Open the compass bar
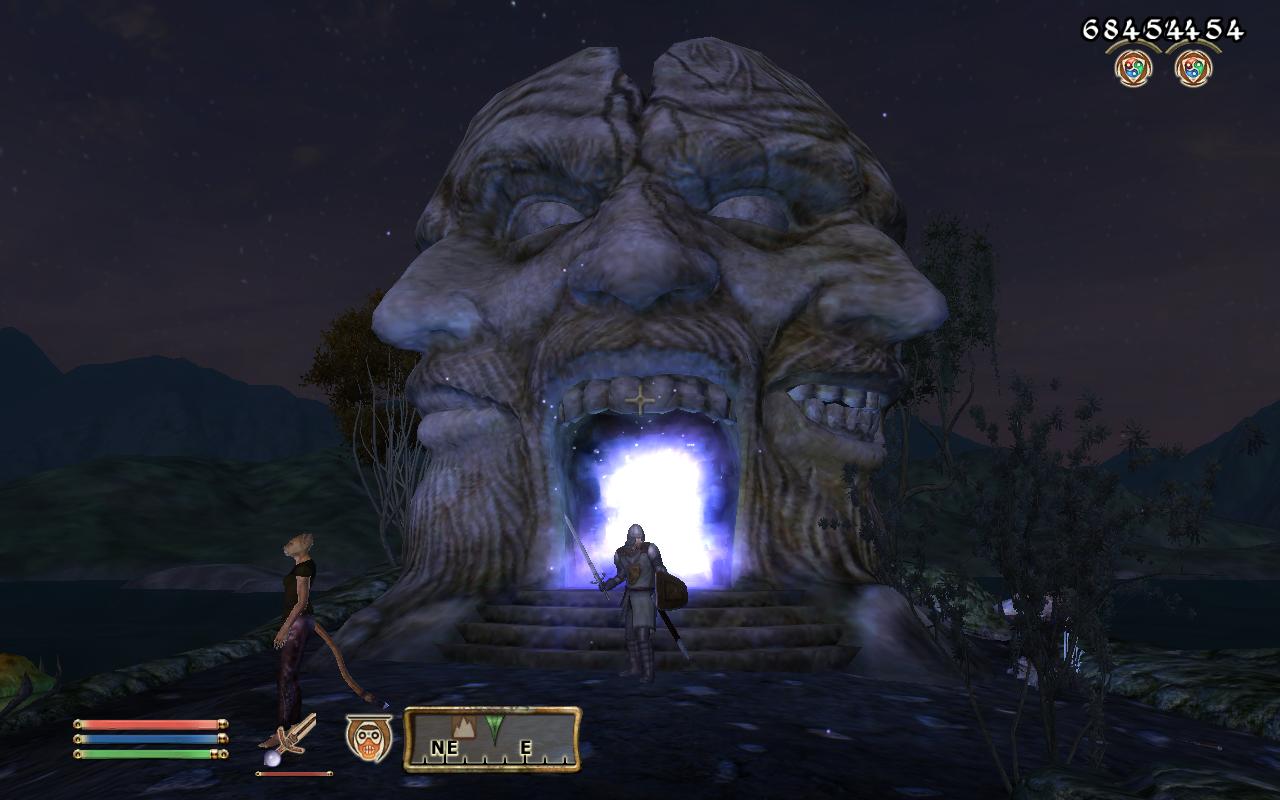The image size is (1280, 800). [x=491, y=739]
